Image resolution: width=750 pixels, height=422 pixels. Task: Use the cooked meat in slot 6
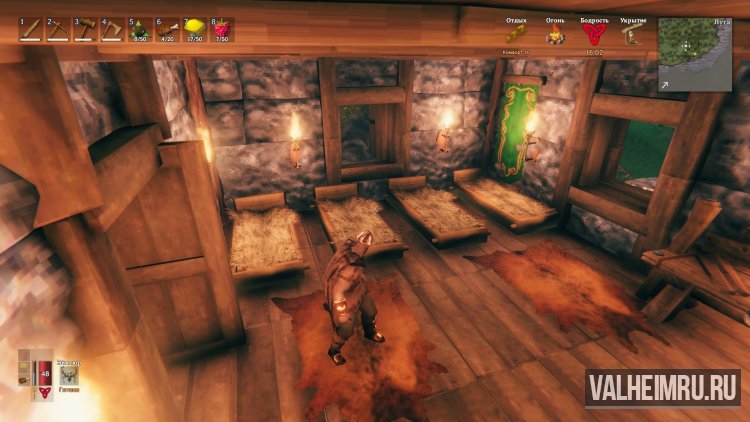click(165, 29)
